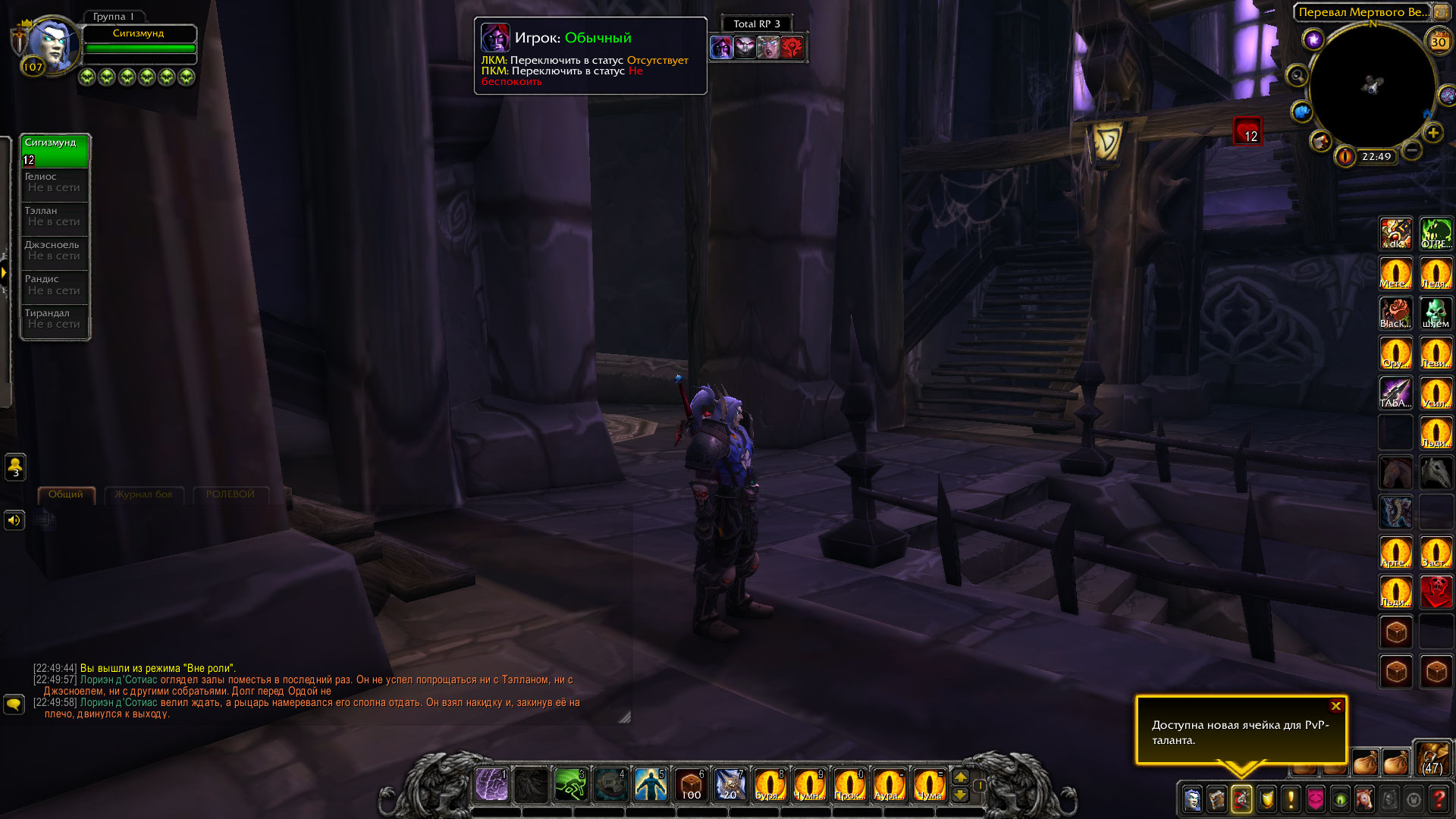Screen dimensions: 1456x819
Task: Switch to the 'Журнал боя' chat tab
Action: (143, 494)
